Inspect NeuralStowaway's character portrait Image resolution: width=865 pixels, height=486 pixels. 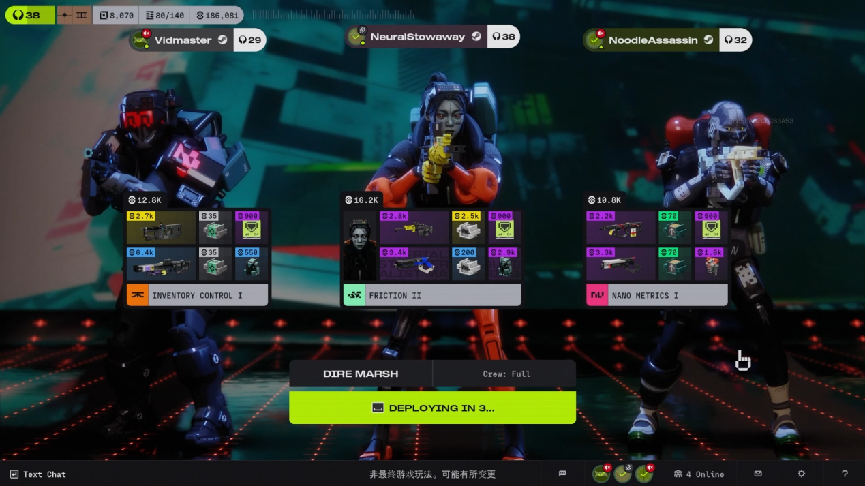[357, 246]
